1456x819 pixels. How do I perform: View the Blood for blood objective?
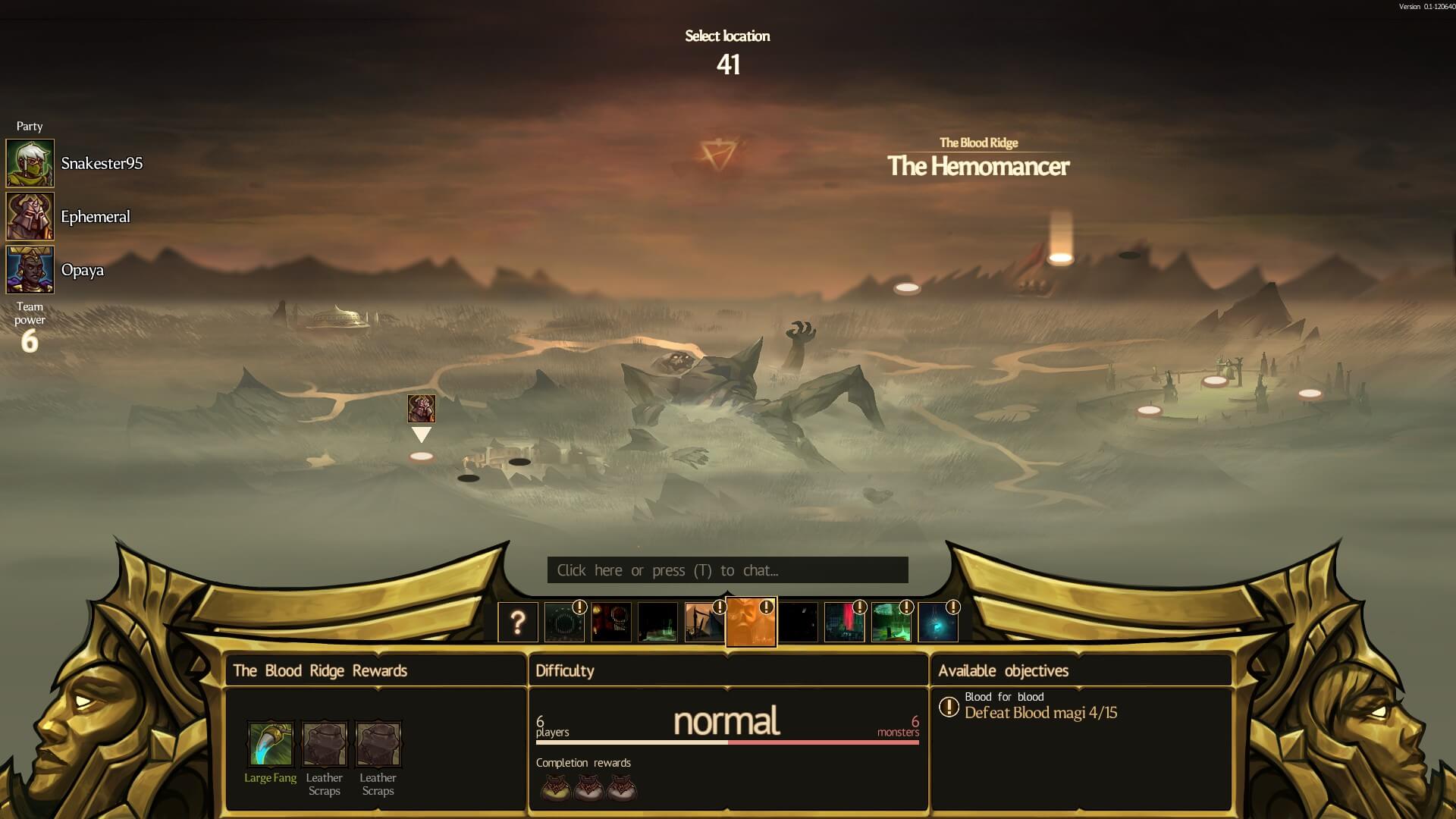click(x=1040, y=706)
